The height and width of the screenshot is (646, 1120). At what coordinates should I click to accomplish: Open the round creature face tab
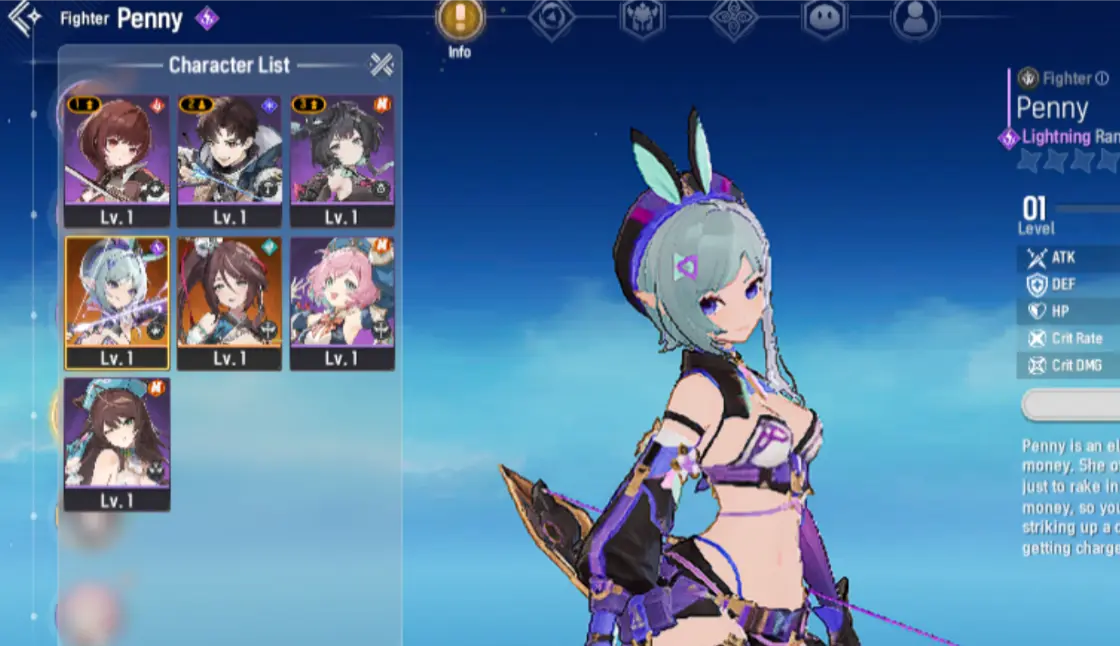(824, 18)
